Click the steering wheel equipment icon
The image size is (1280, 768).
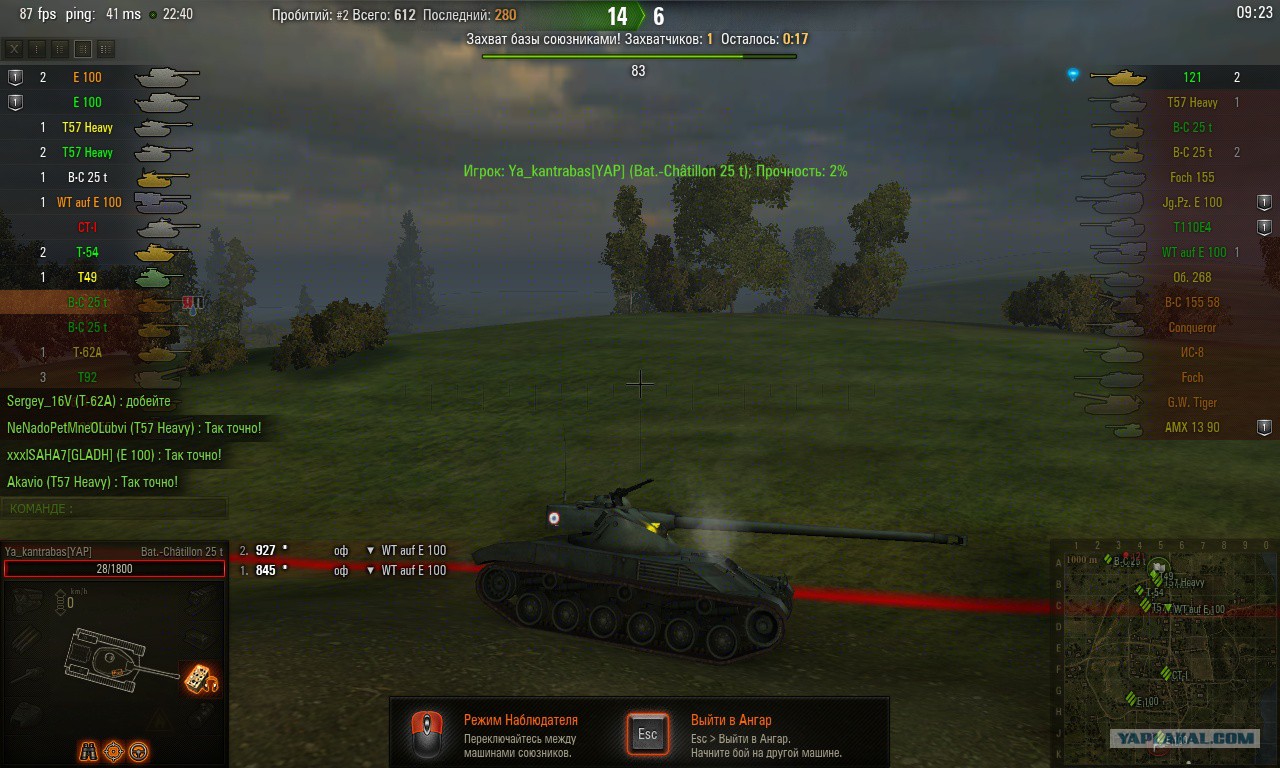tap(139, 750)
